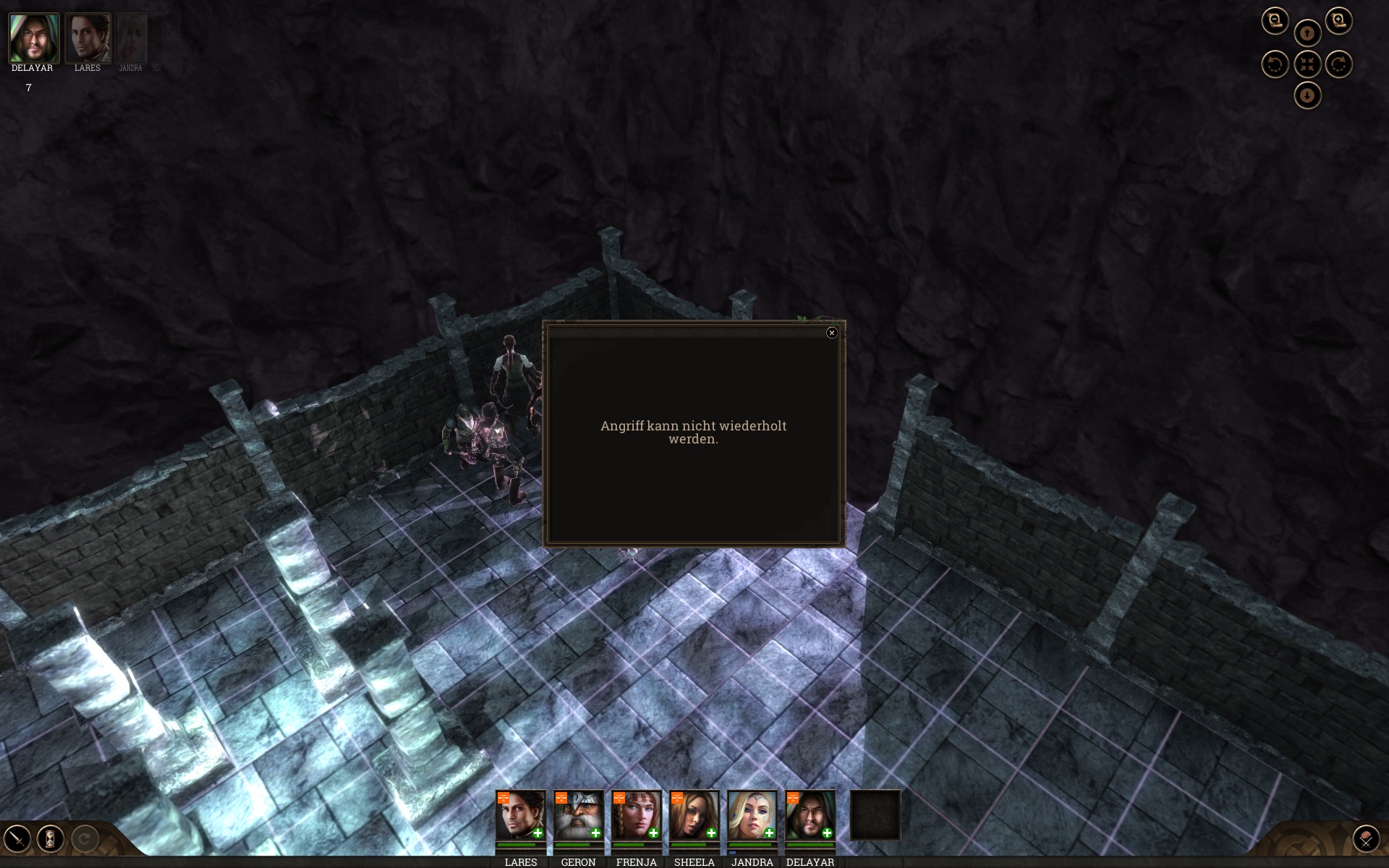
Task: Activate the sword attack button
Action: 17,839
